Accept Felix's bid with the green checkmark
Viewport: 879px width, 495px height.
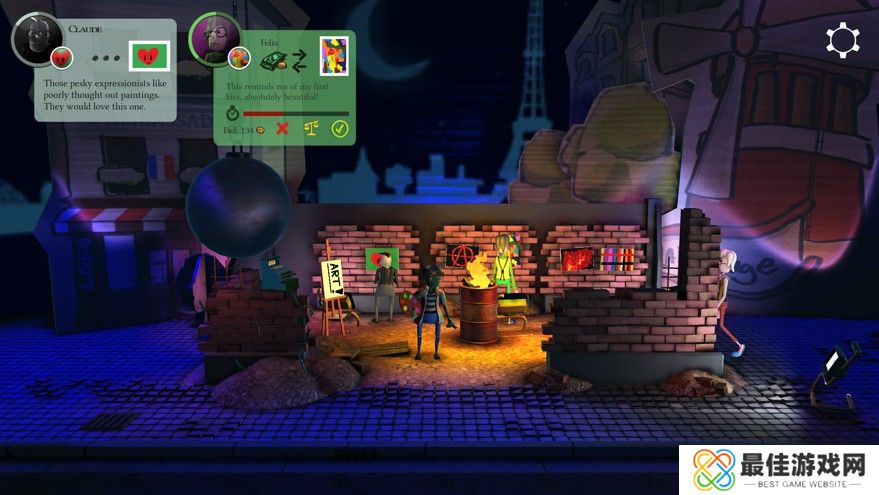[339, 129]
